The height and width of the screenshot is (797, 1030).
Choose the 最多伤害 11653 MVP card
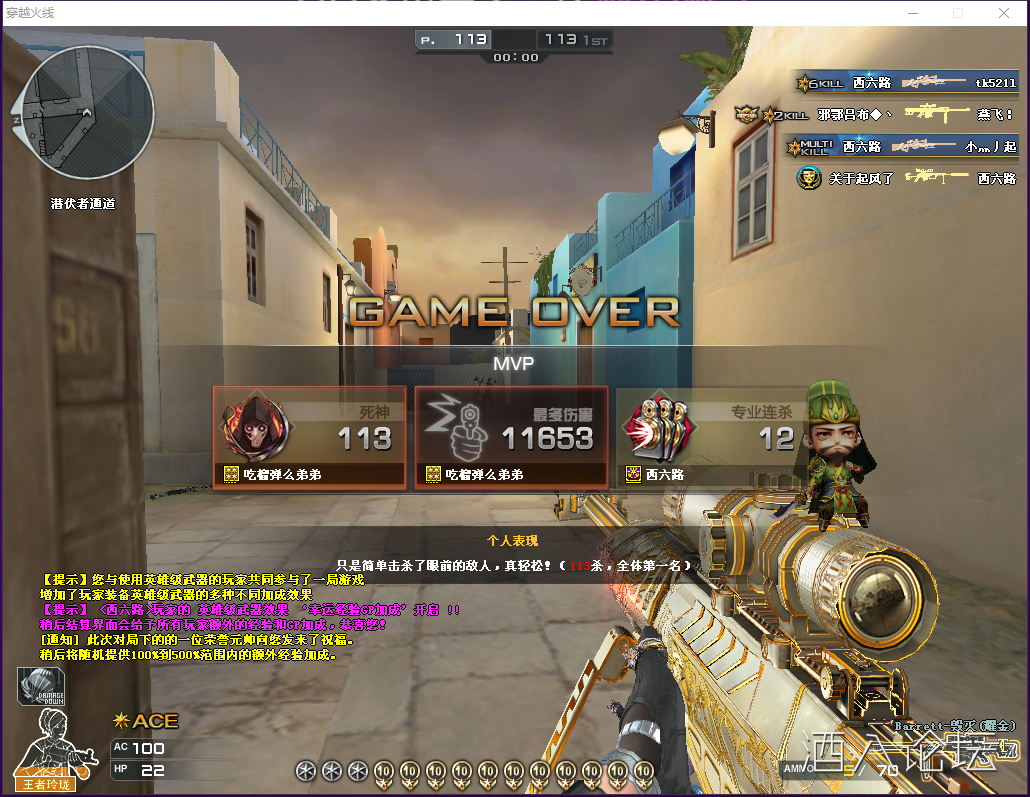tap(511, 437)
